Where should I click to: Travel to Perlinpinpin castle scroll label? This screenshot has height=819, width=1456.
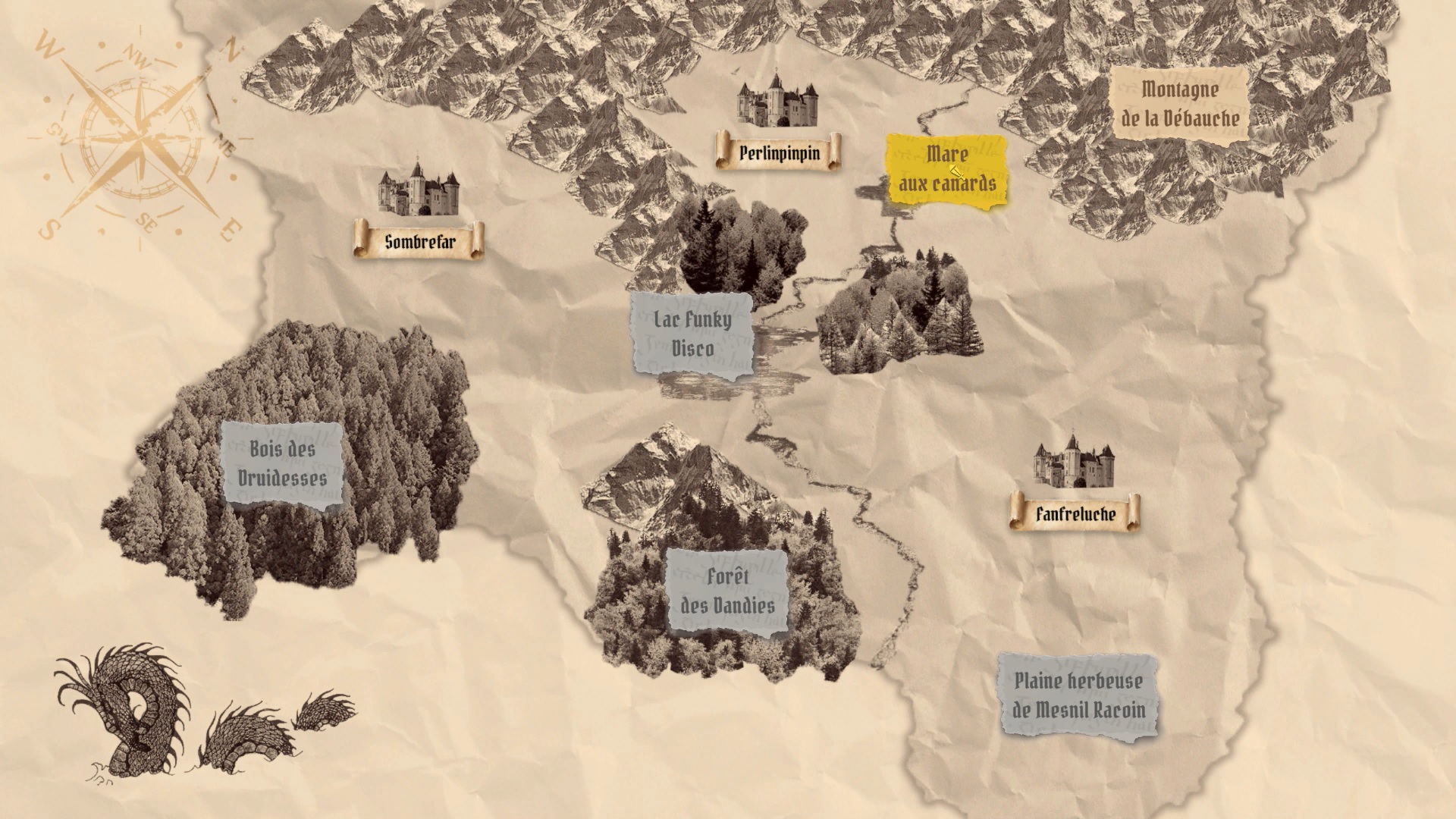(779, 152)
